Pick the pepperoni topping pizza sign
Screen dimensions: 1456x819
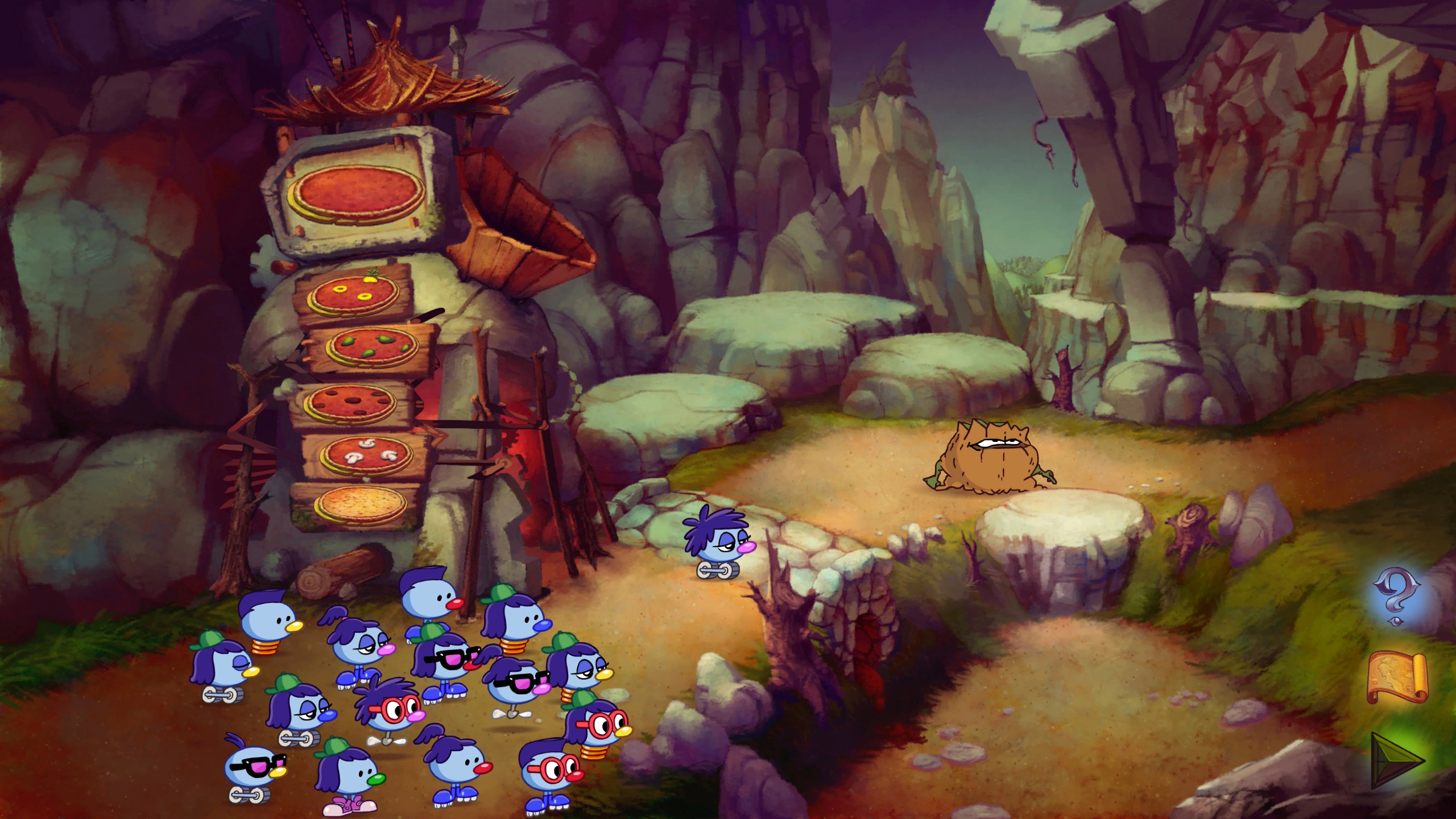point(351,403)
